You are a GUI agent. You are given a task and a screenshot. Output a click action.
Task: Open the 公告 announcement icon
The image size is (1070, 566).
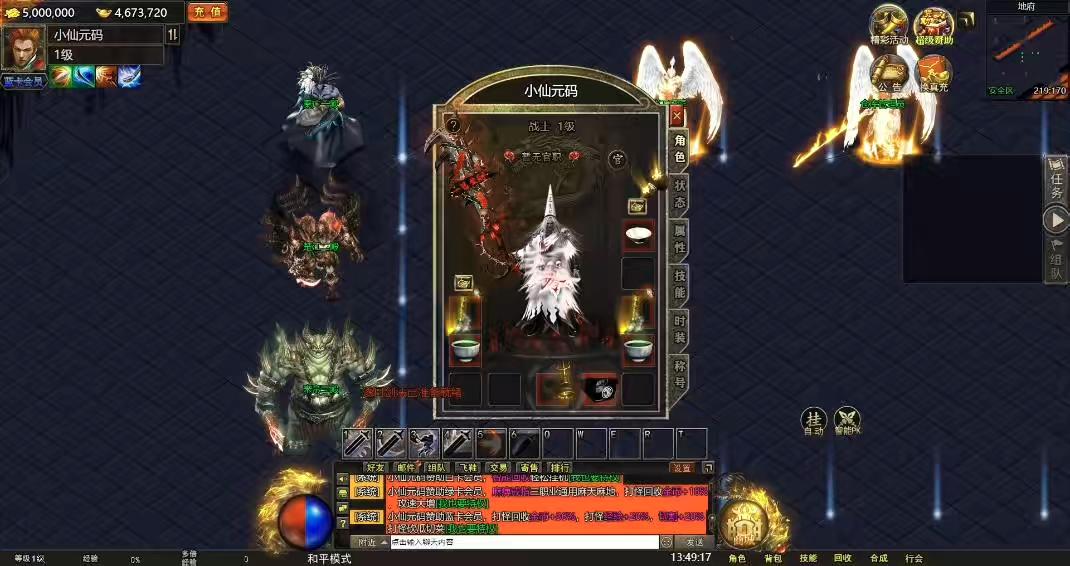(x=888, y=72)
